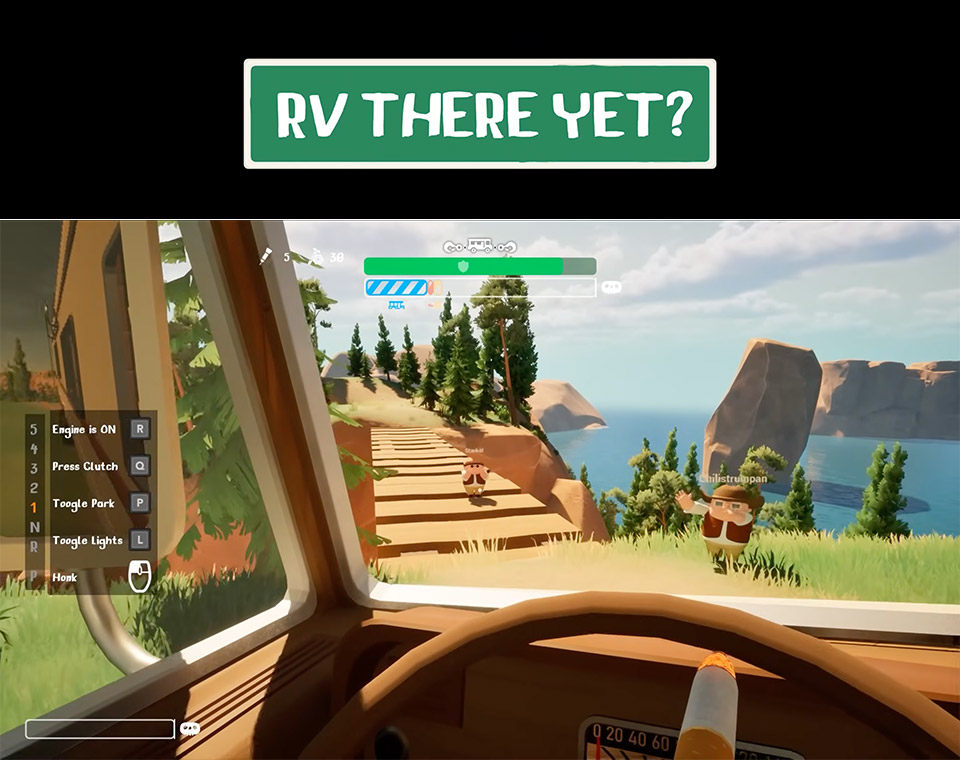Click the RV winch icon above health bar
The width and height of the screenshot is (960, 760).
click(480, 246)
